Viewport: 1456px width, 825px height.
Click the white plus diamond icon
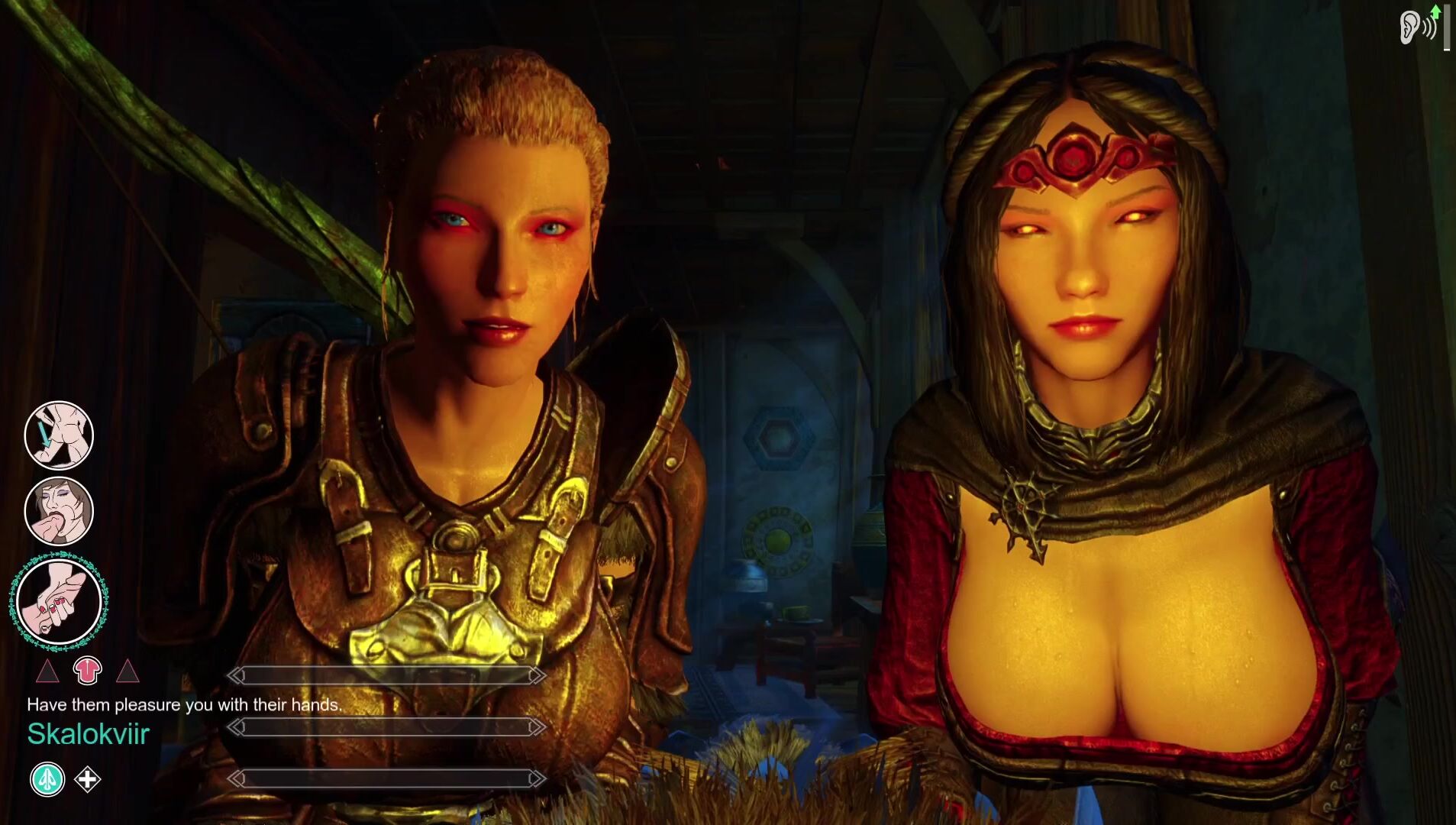point(88,779)
